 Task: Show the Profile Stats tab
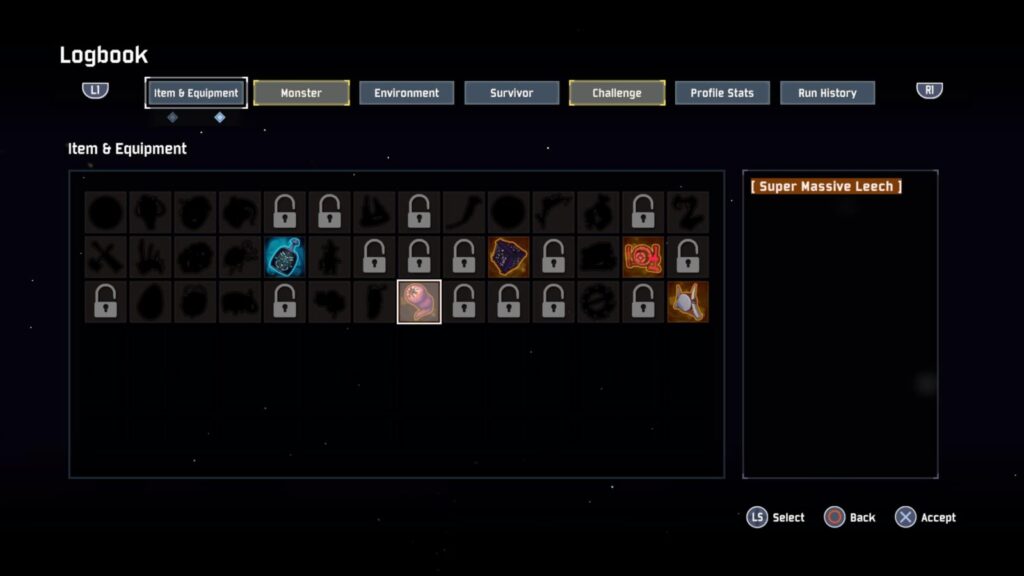[722, 93]
